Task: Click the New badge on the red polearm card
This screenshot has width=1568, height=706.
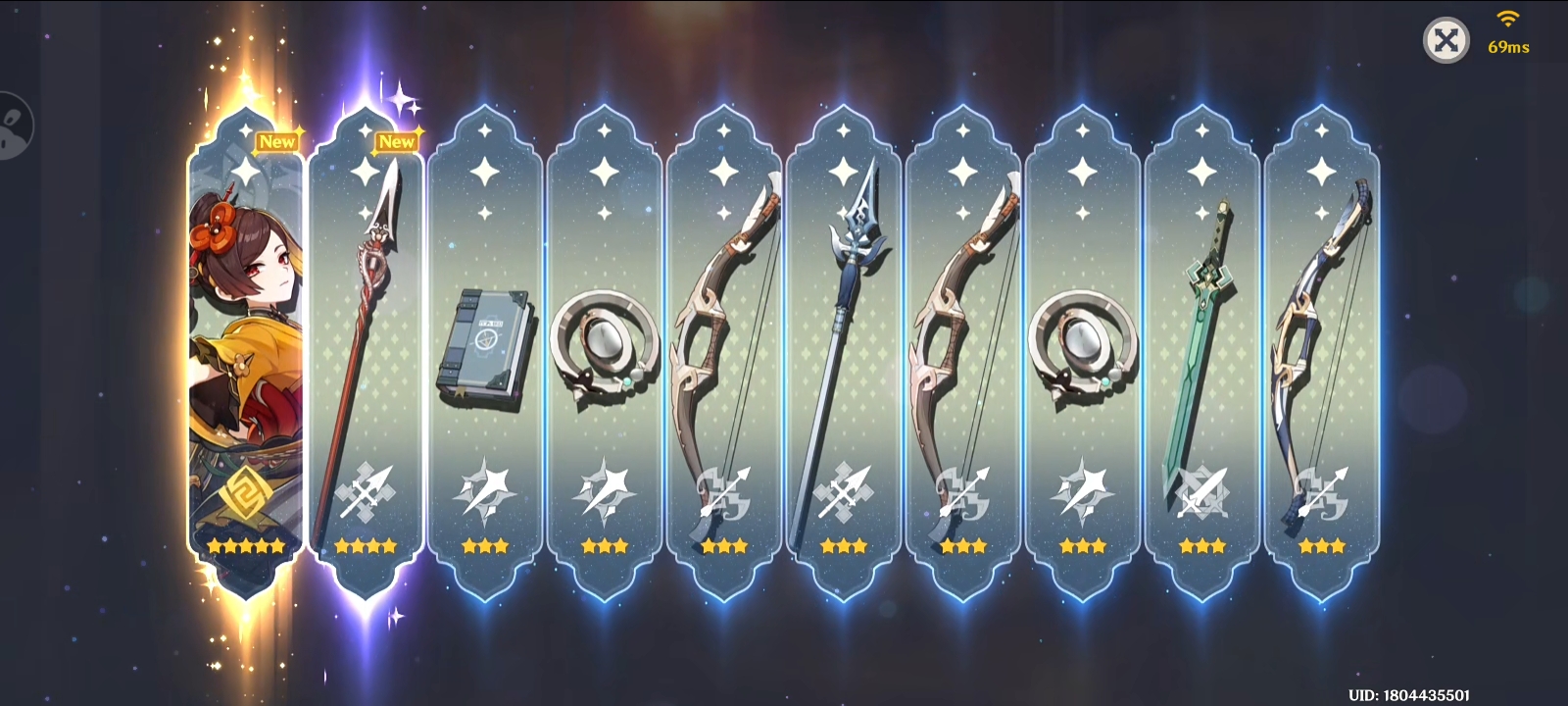Action: click(x=397, y=141)
